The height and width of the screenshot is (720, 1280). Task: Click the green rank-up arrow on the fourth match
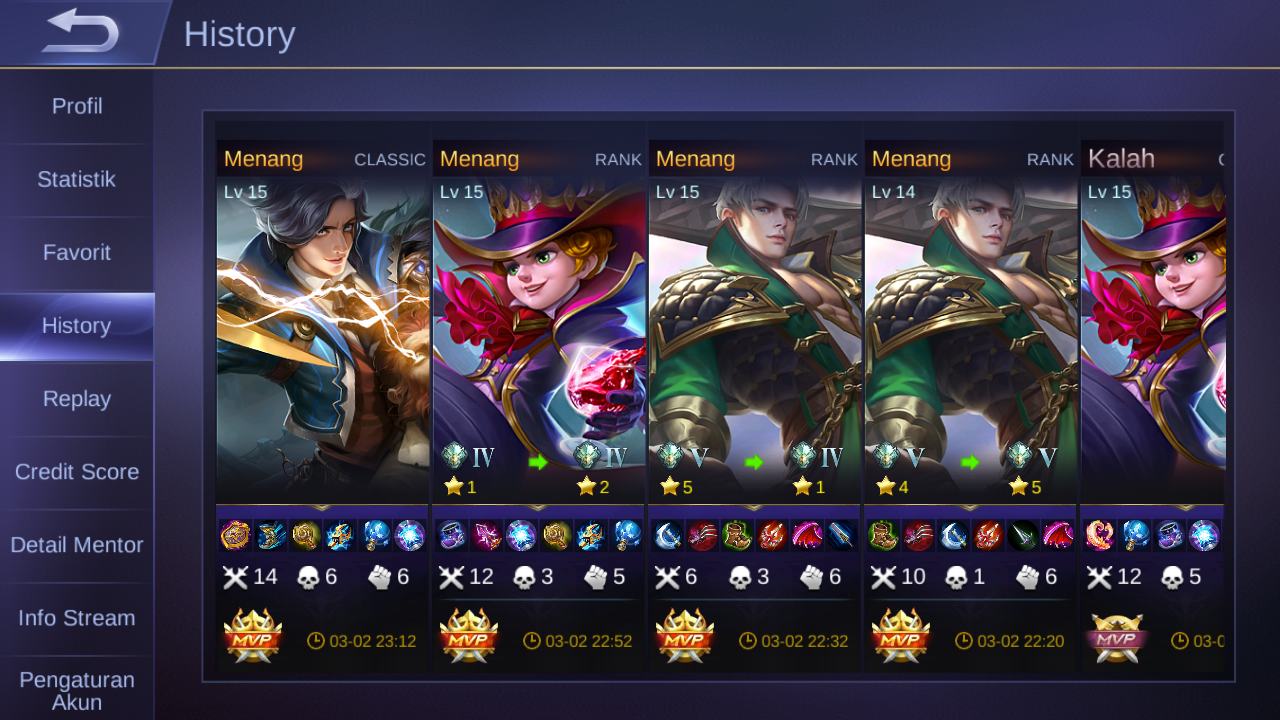point(972,462)
